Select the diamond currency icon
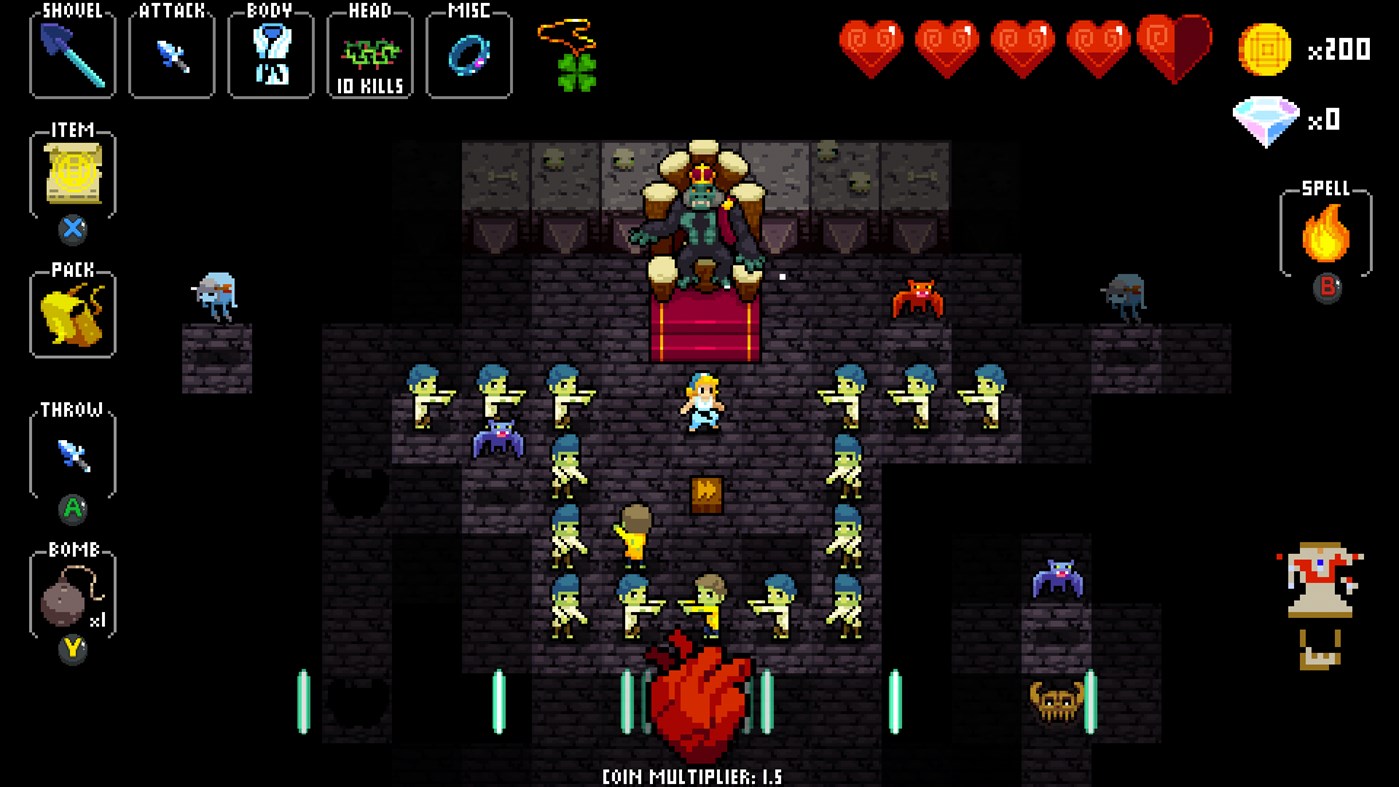Screen dimensions: 1399x787 (1266, 120)
